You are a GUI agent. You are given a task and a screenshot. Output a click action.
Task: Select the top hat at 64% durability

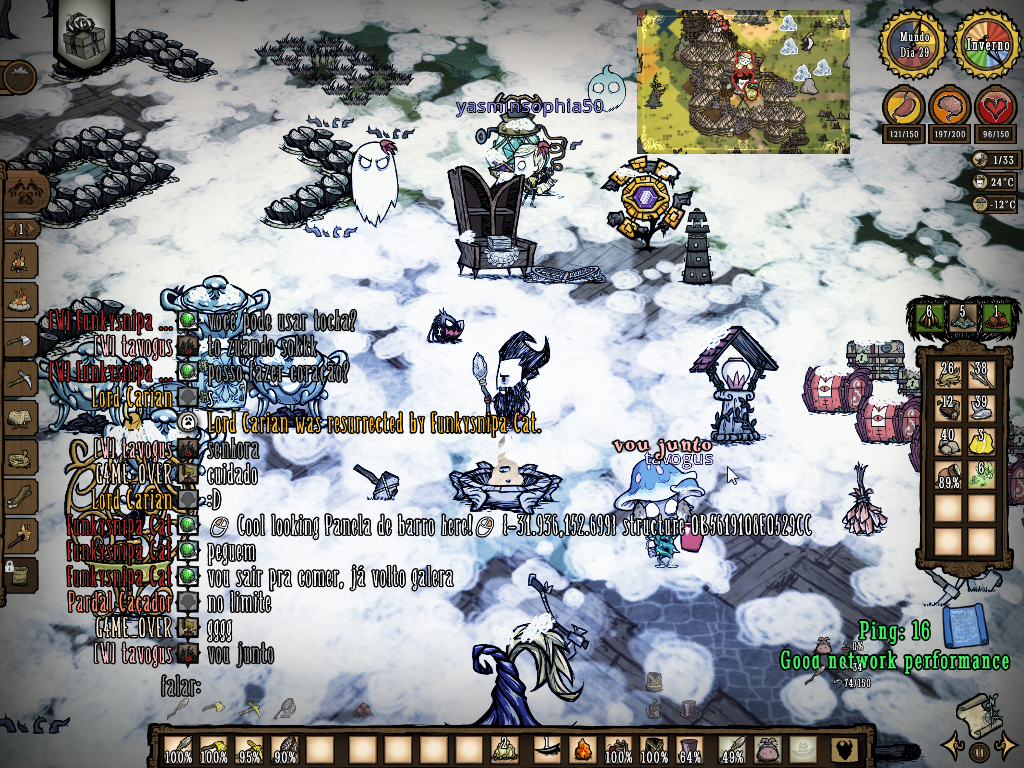click(688, 749)
